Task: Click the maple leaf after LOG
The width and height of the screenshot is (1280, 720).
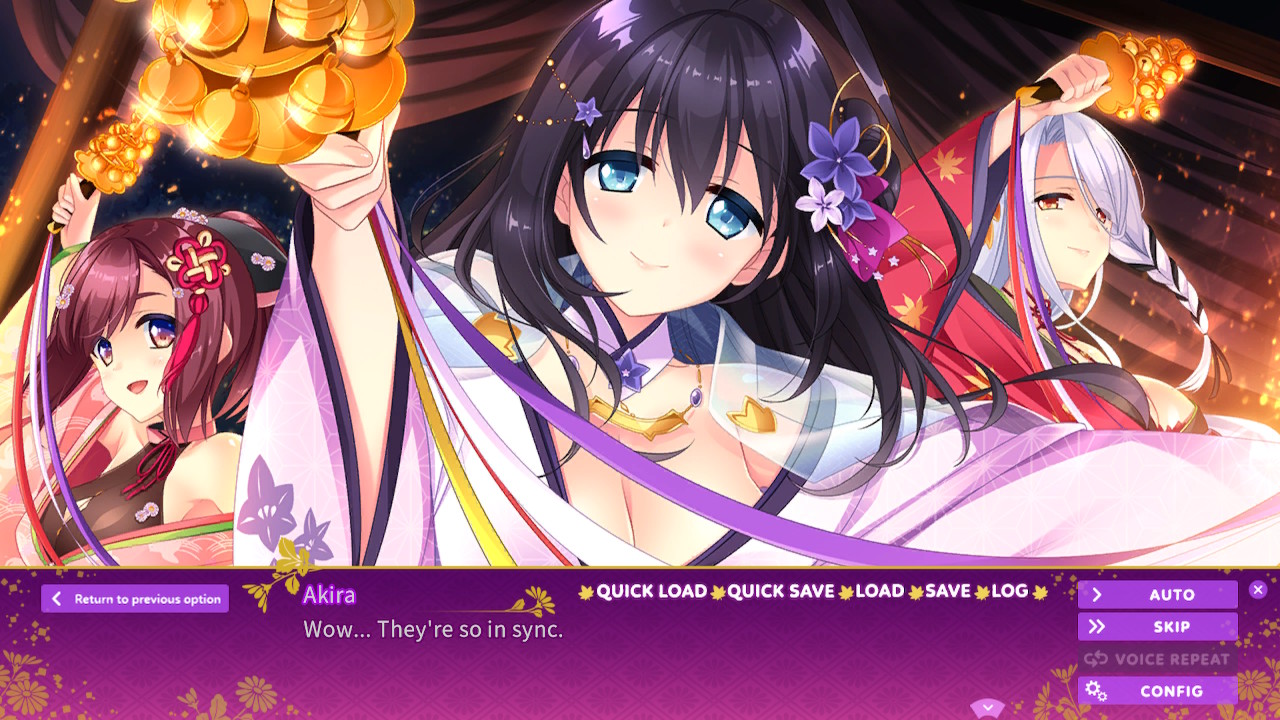Action: pyautogui.click(x=1042, y=591)
